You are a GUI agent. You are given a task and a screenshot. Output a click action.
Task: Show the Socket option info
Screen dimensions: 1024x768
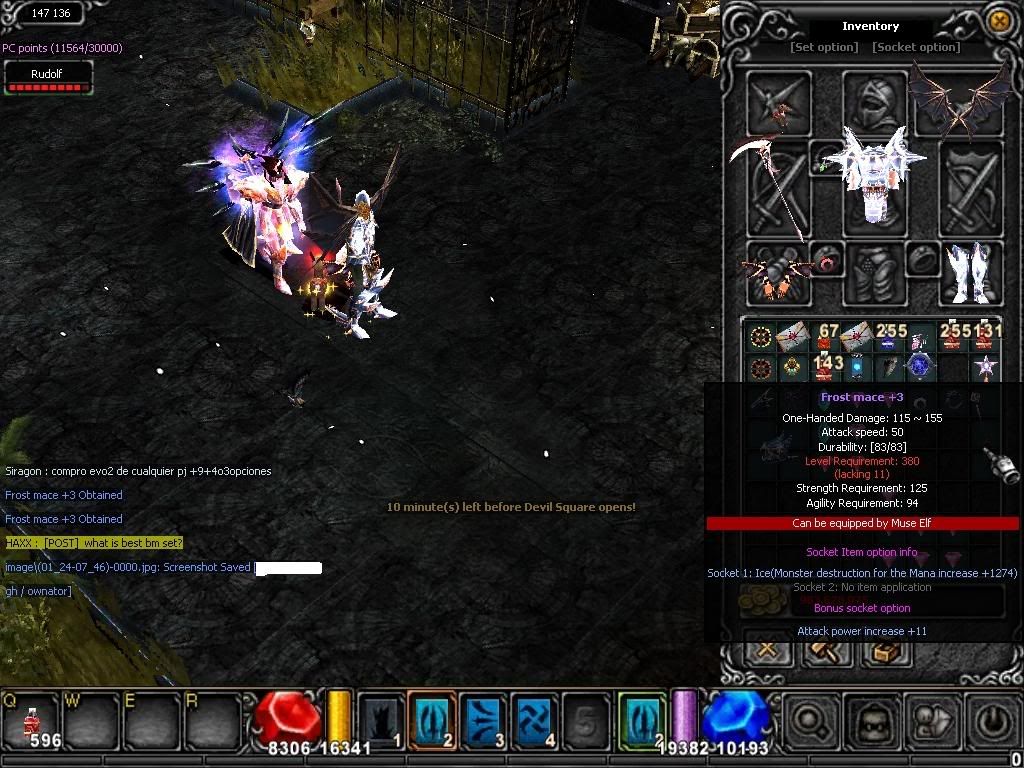pos(916,47)
